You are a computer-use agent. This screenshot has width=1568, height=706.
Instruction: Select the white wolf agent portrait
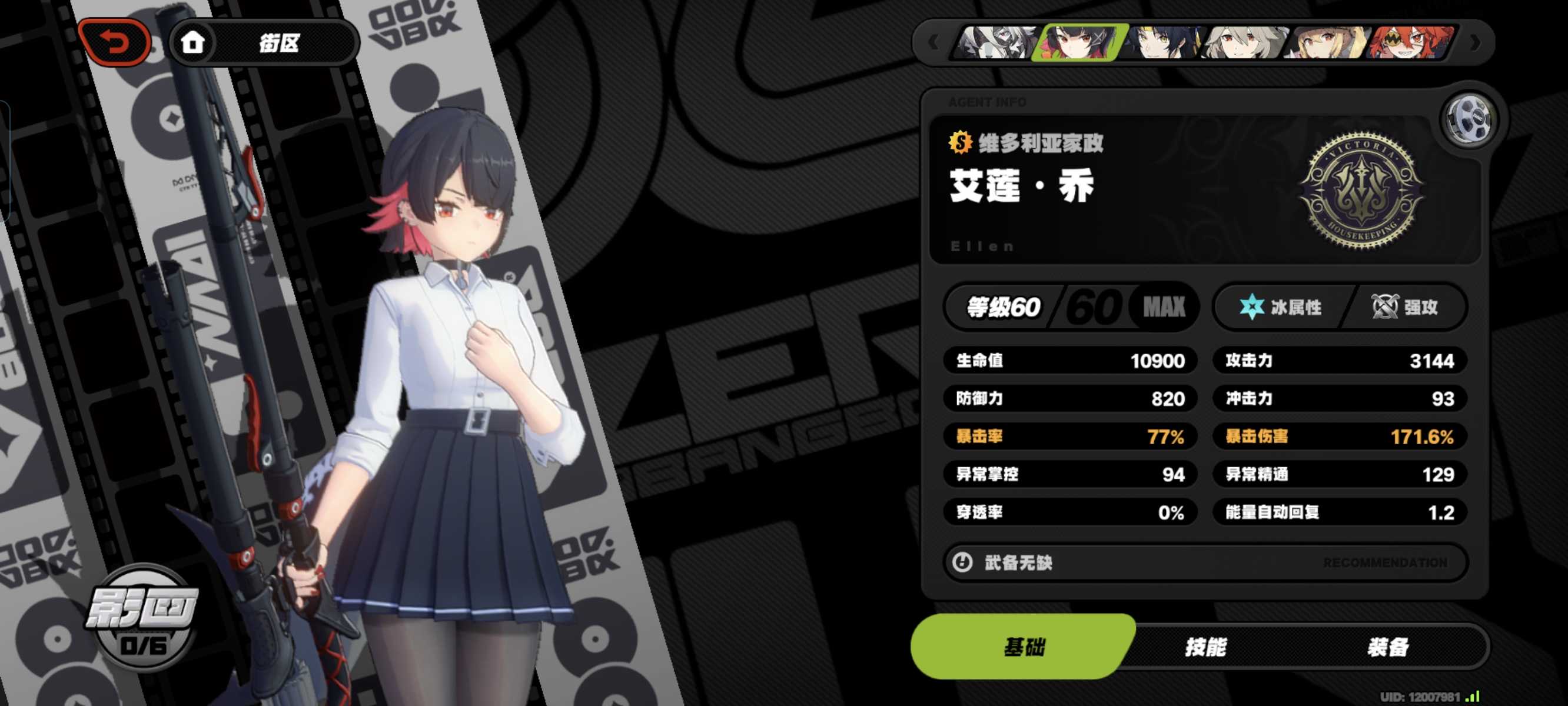(996, 42)
